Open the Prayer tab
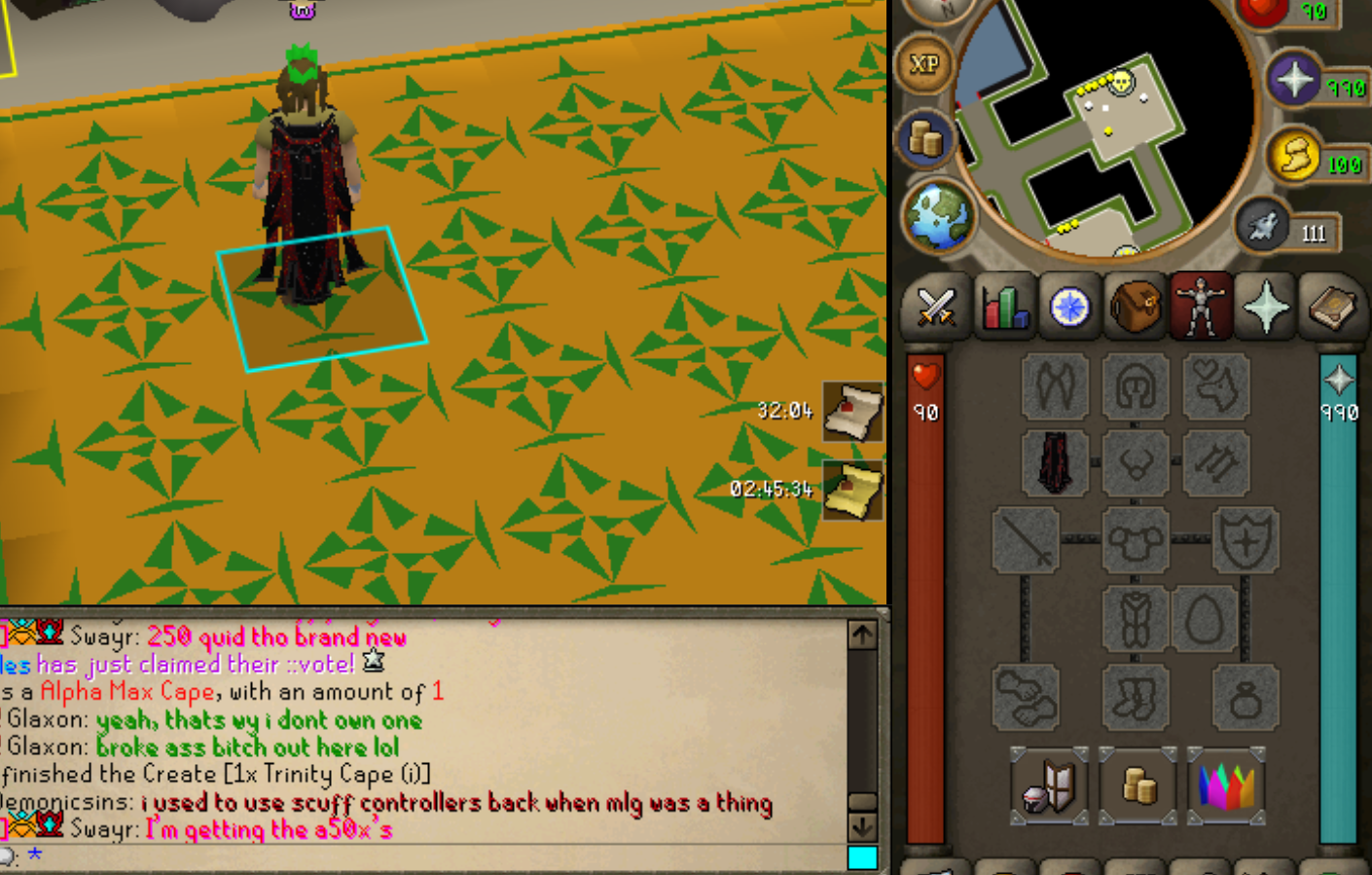The image size is (1372, 875). [1266, 308]
